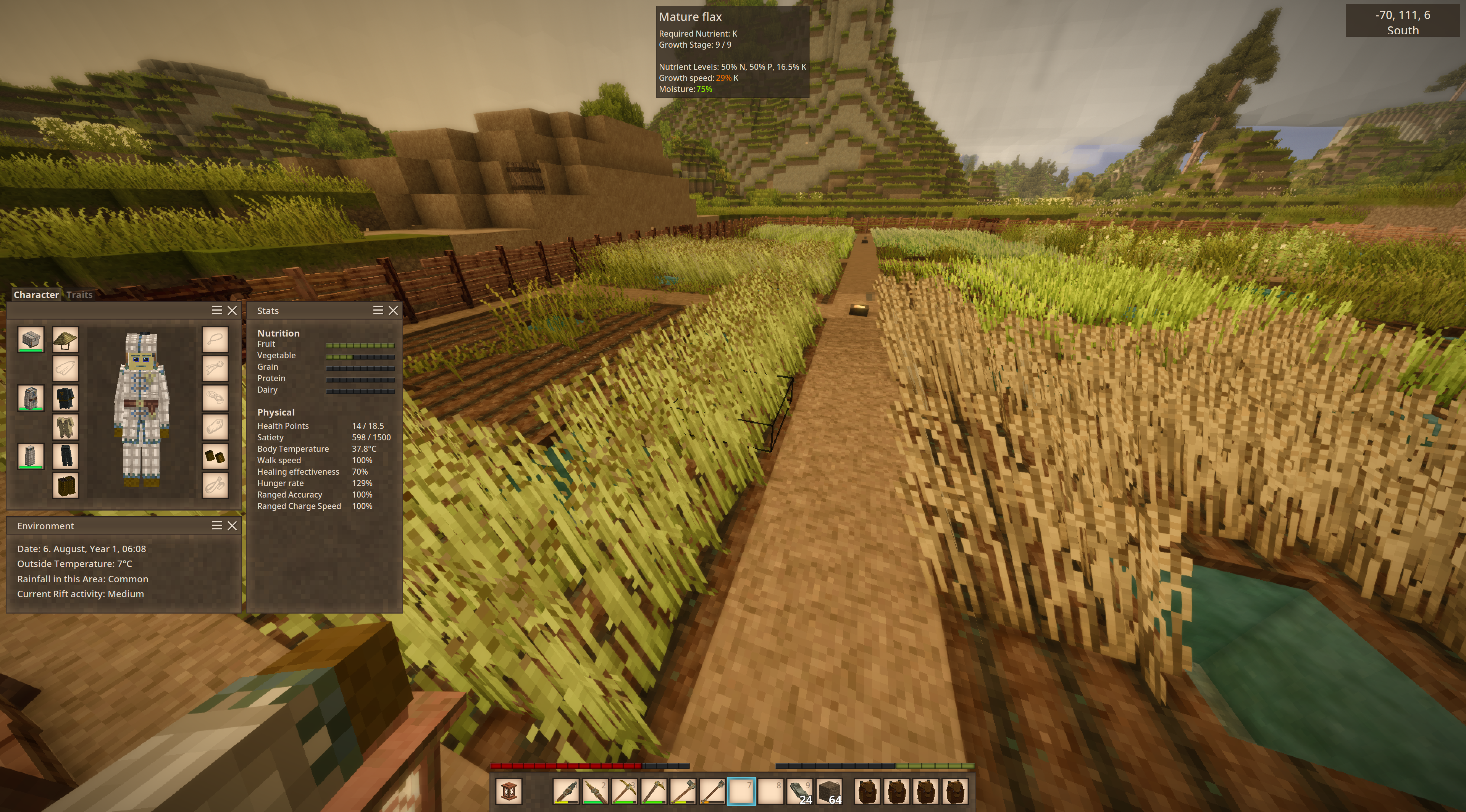
Task: Select the 64-stack soil block slot
Action: [829, 791]
